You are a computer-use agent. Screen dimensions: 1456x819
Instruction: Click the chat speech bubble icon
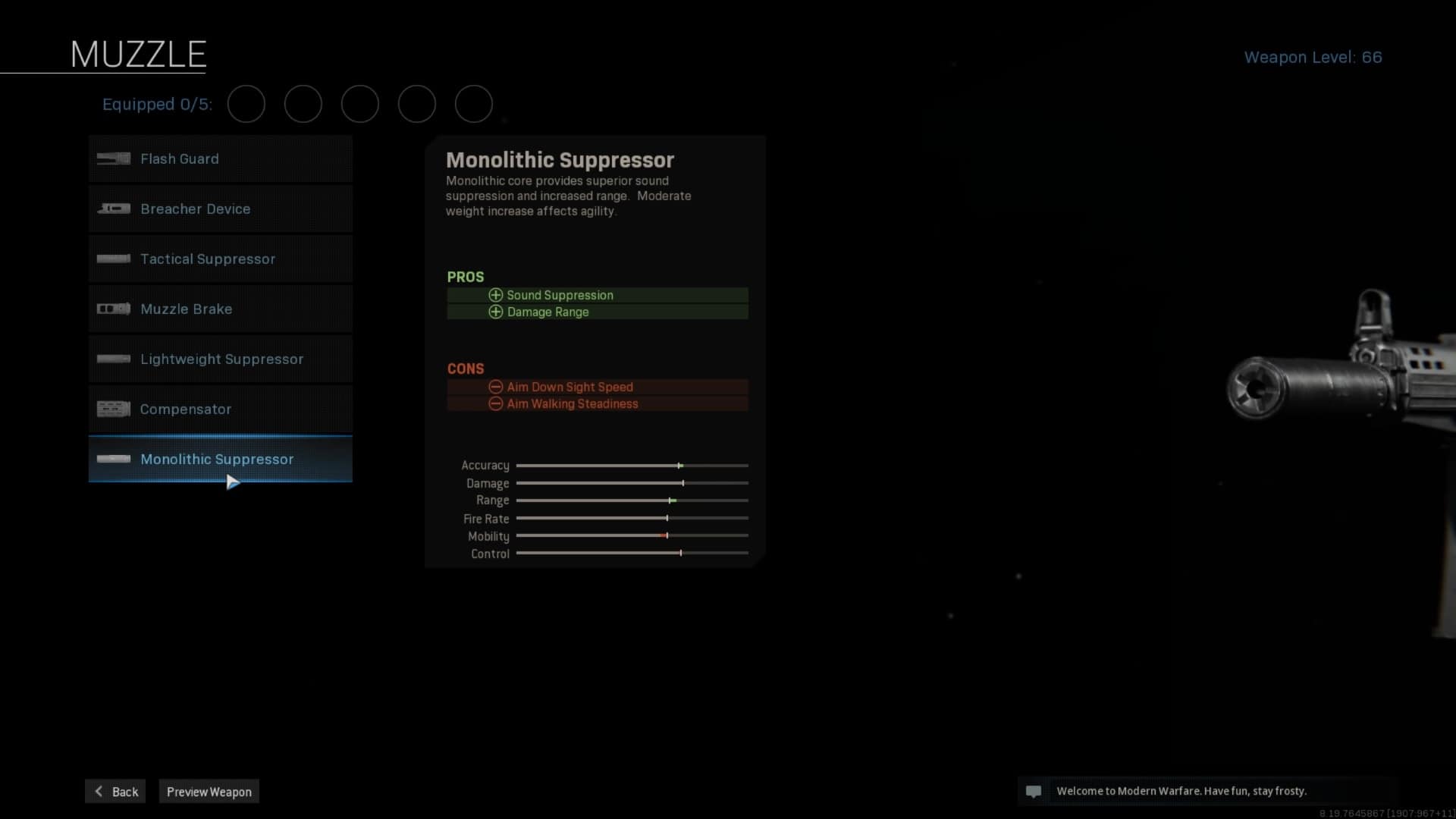point(1033,792)
